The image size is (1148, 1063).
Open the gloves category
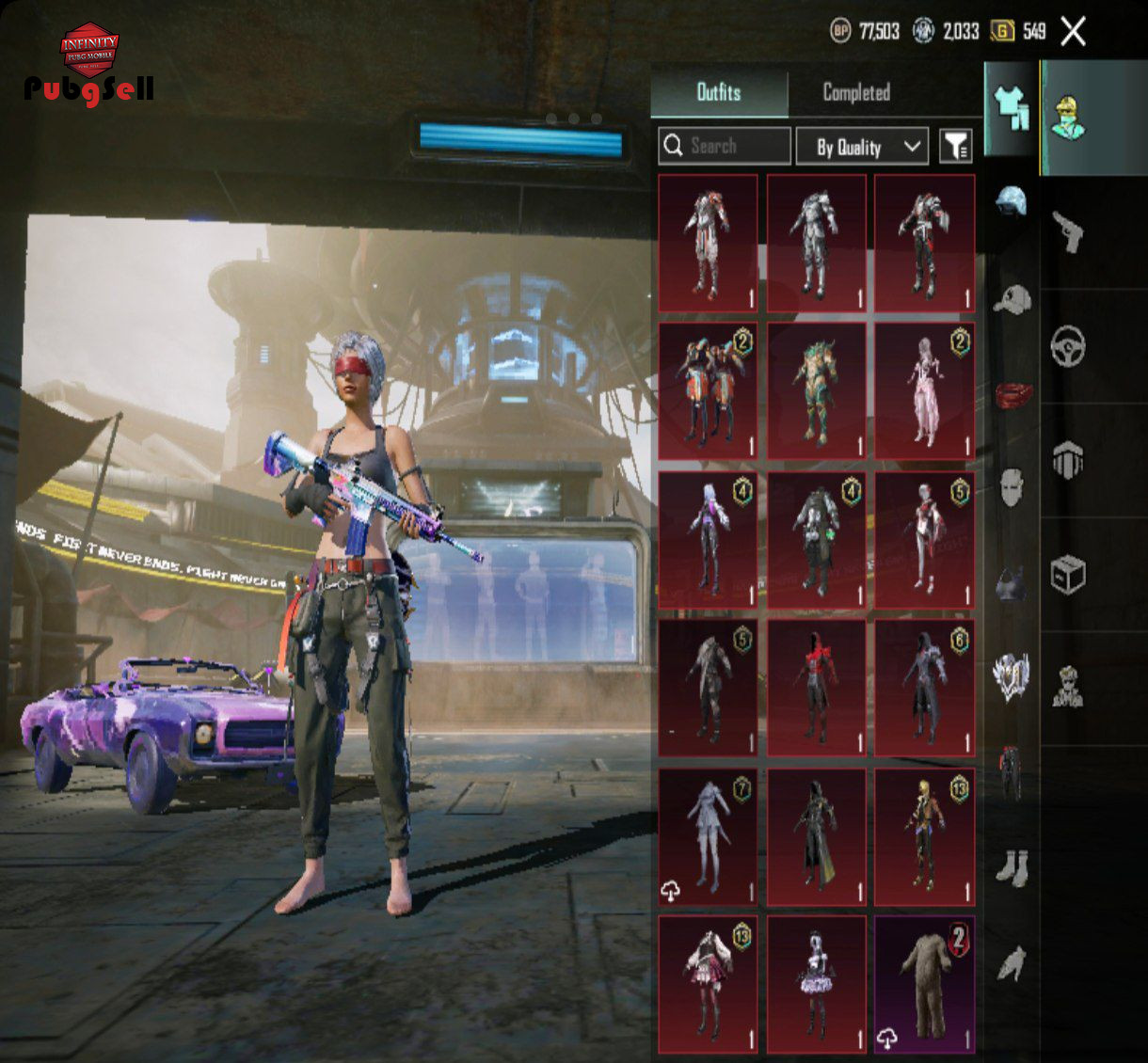(x=1012, y=963)
